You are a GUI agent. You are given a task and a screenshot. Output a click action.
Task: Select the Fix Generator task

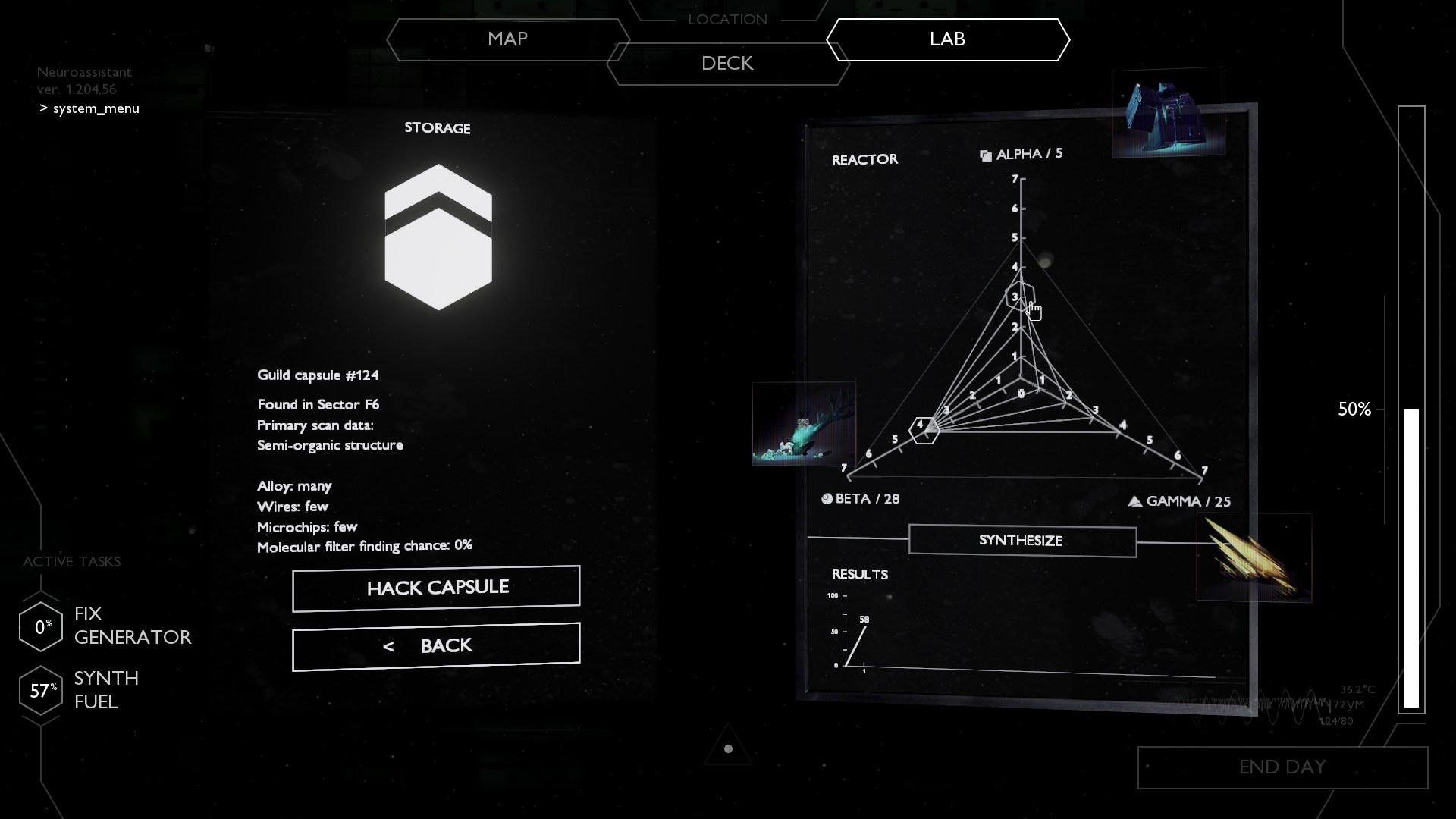[x=106, y=626]
